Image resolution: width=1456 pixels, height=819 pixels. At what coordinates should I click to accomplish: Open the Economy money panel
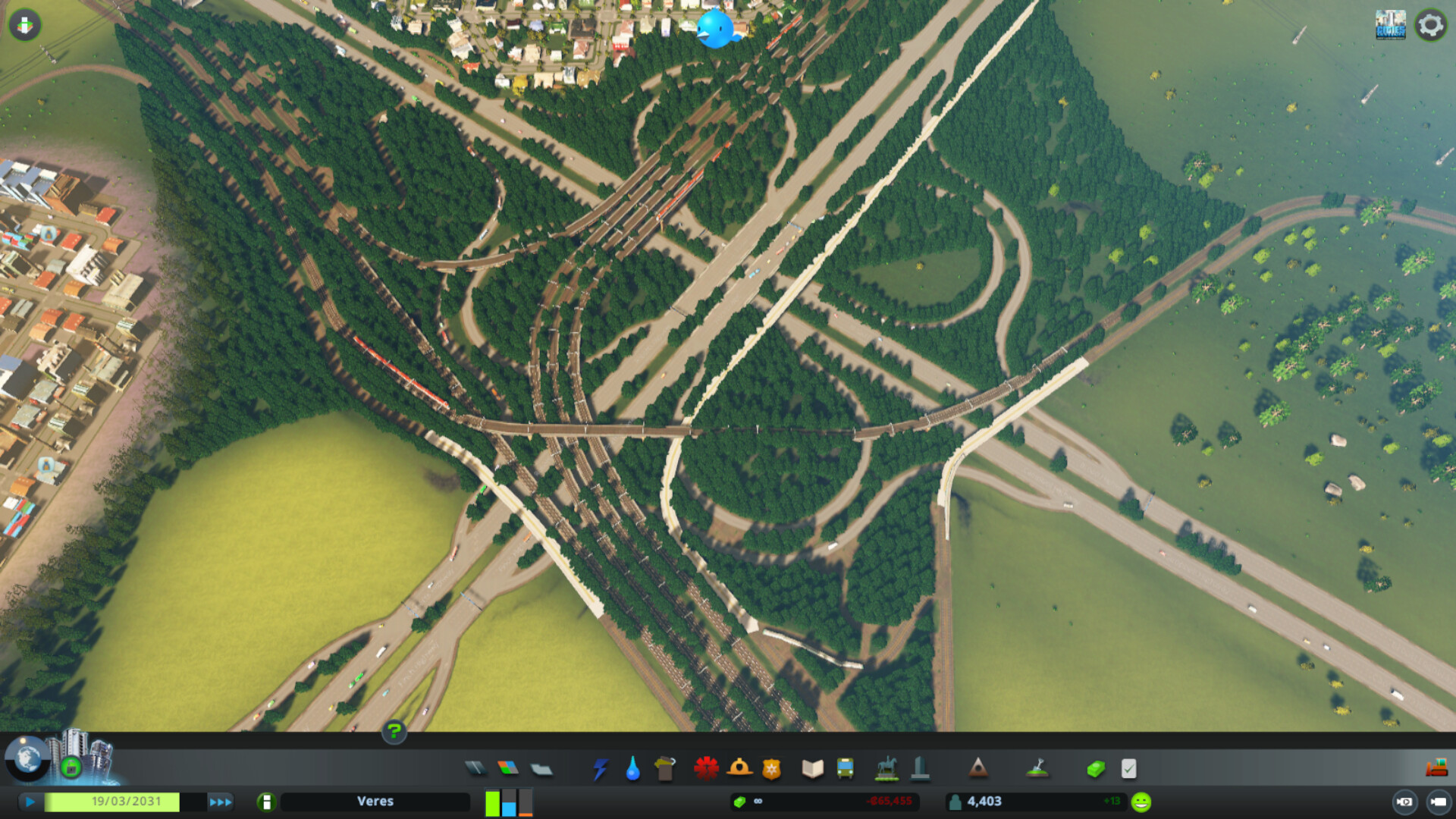pos(1096,769)
